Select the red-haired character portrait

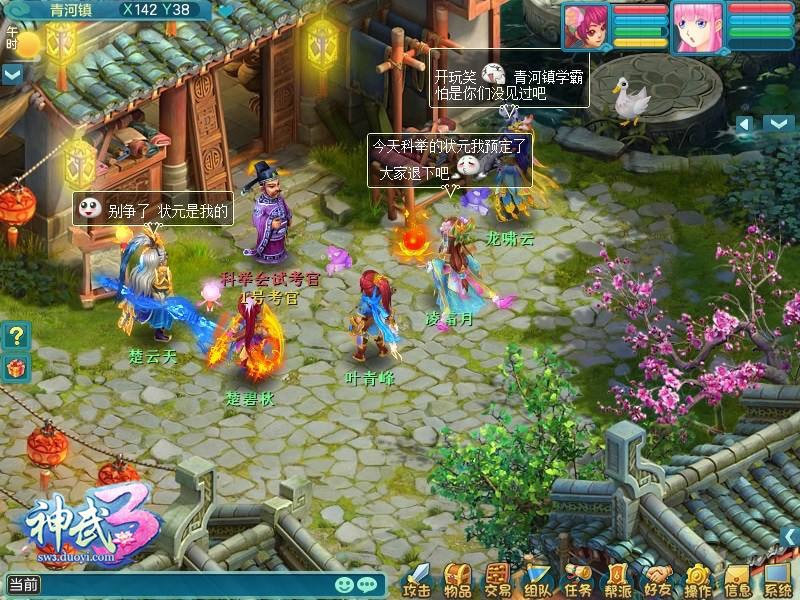coord(586,27)
